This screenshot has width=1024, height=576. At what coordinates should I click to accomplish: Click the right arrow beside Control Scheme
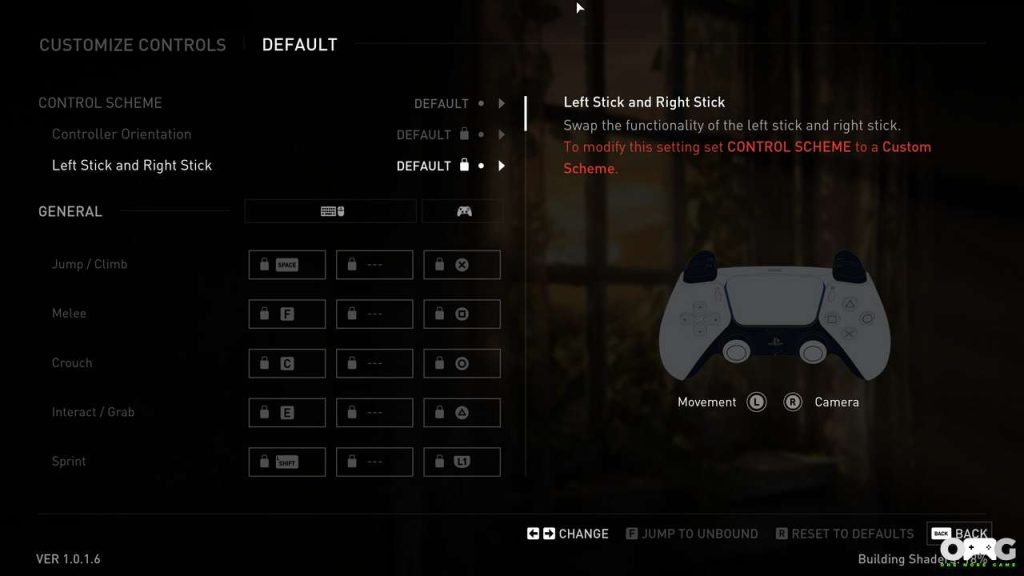tap(501, 103)
